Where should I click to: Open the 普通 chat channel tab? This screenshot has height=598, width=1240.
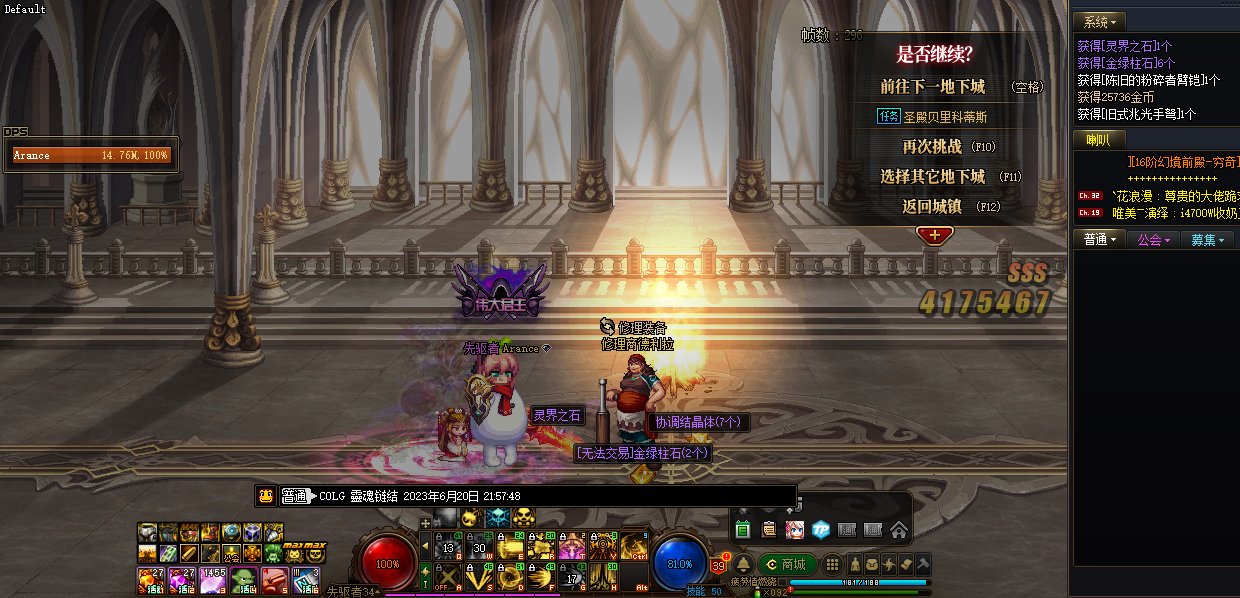click(1100, 239)
